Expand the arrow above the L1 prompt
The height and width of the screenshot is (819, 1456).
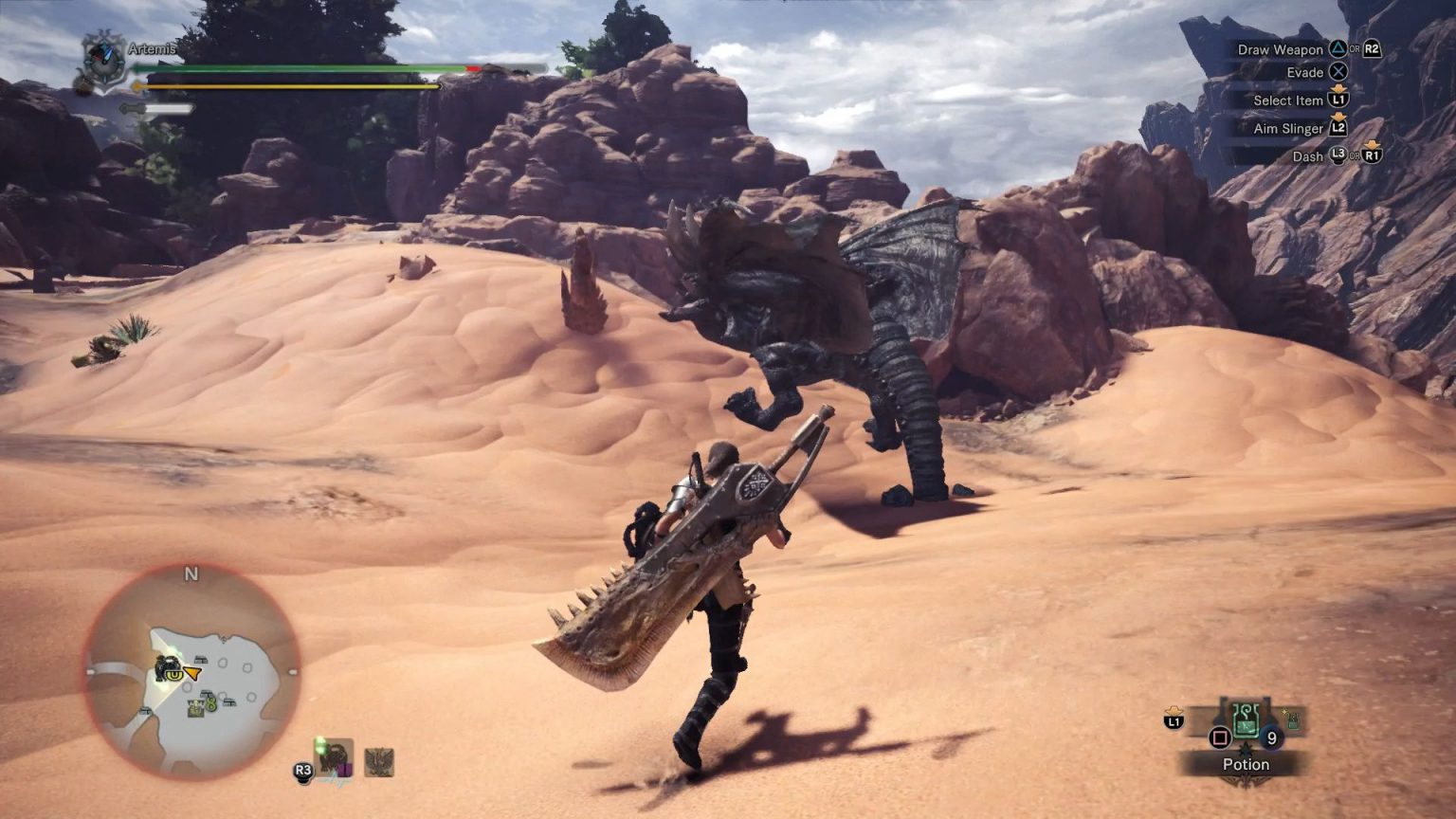tap(1174, 710)
